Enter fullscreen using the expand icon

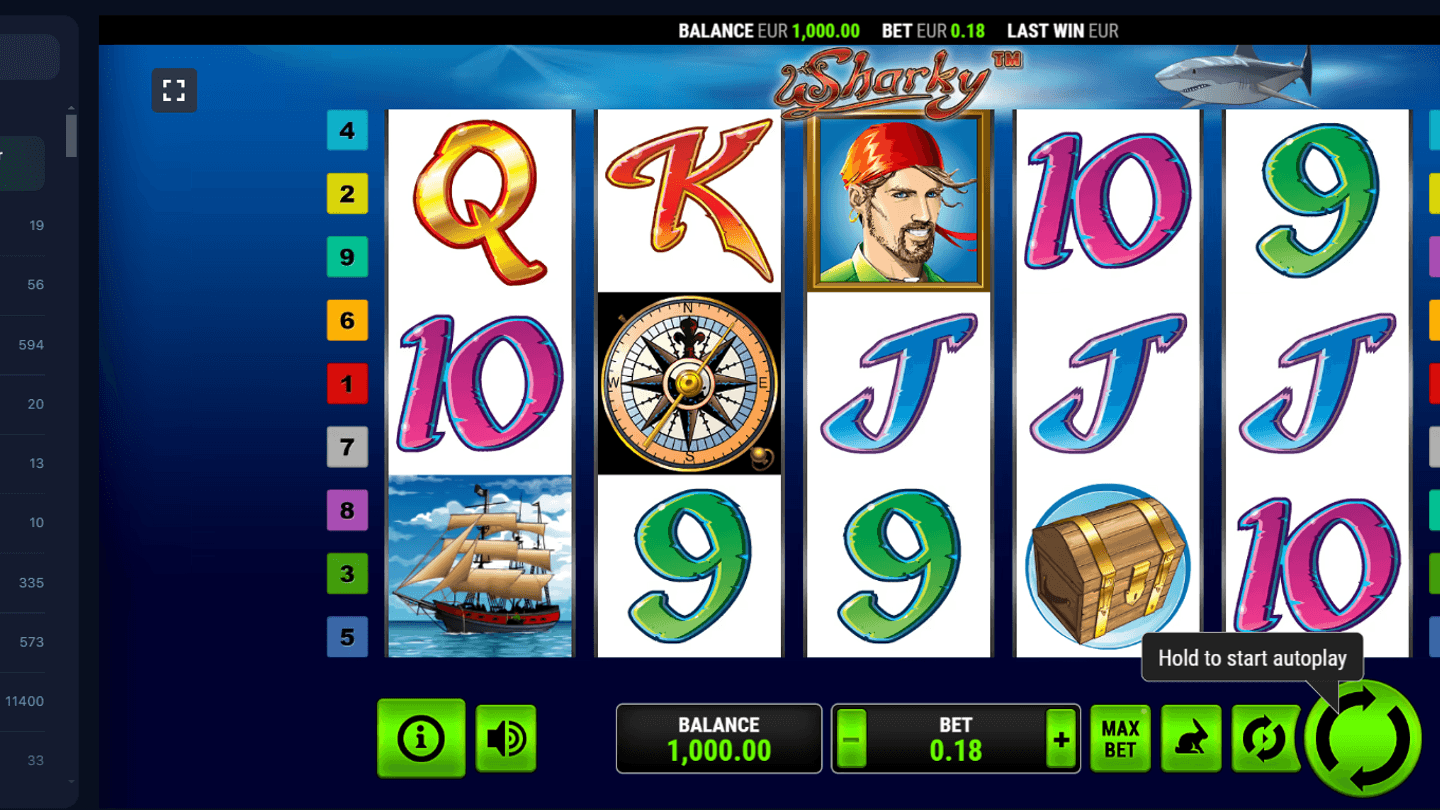[x=174, y=89]
